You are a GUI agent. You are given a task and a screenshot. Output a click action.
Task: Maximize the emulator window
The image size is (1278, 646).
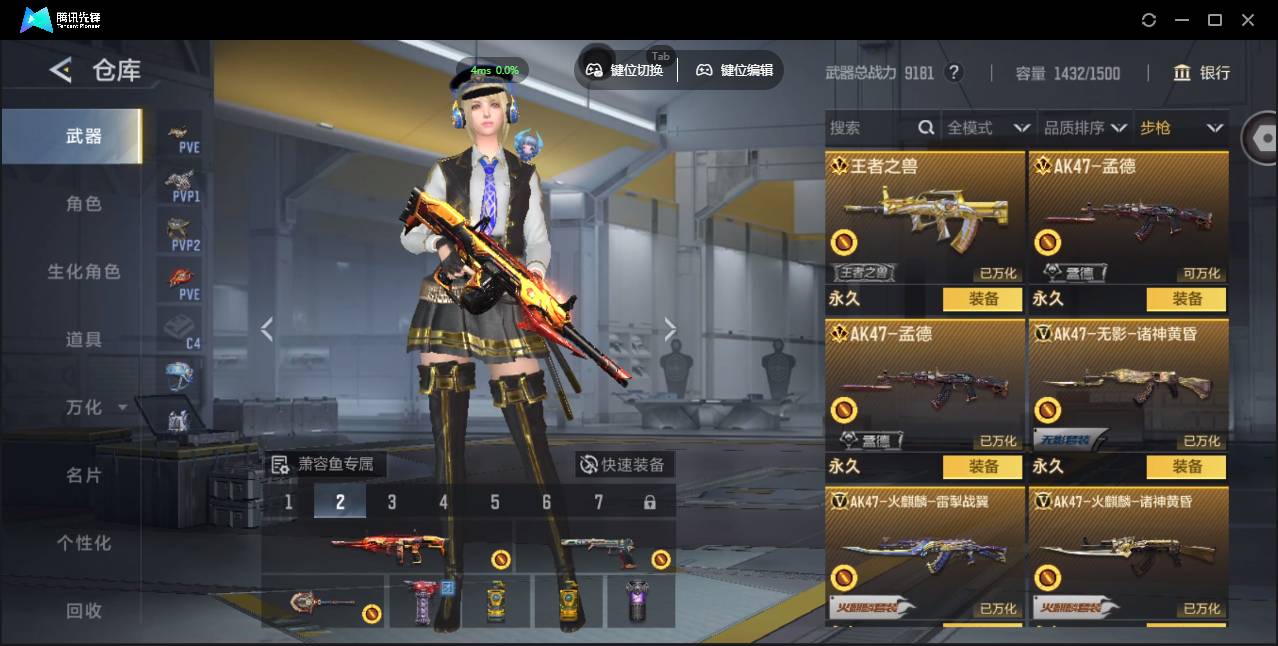(x=1215, y=20)
